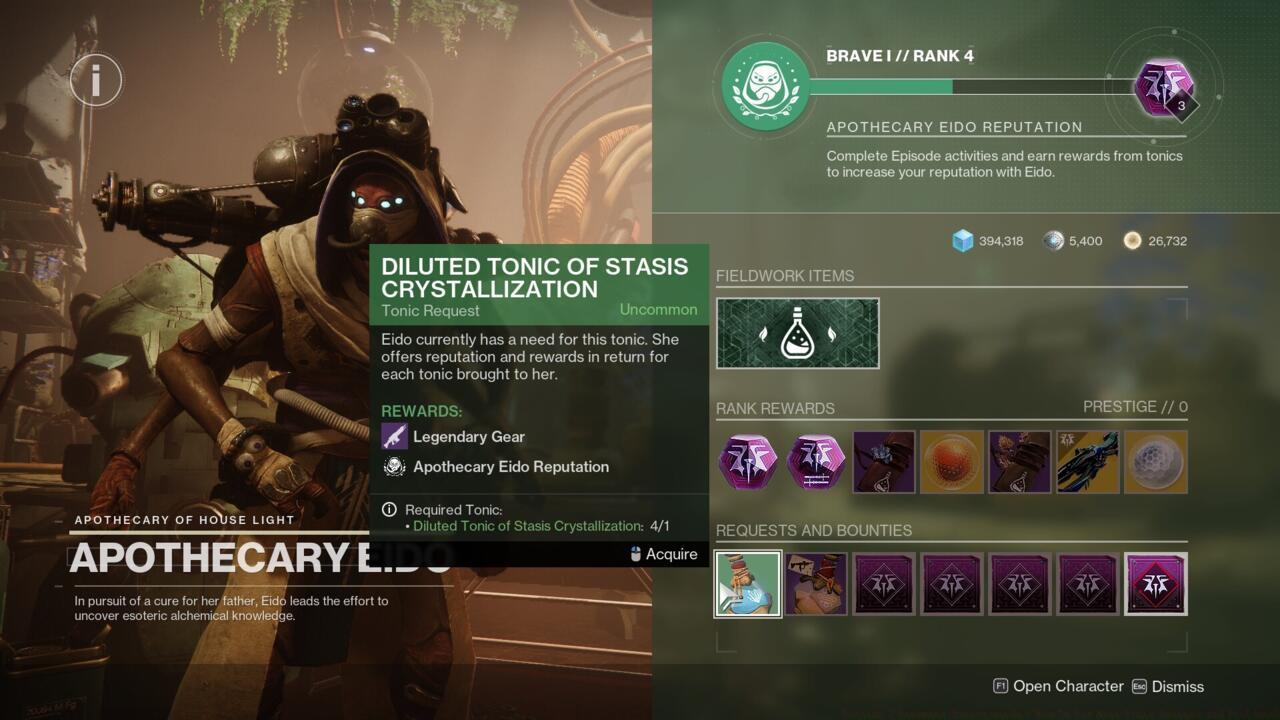Inspect the tonic pouch with blue flowers reward
Image resolution: width=1280 pixels, height=720 pixels.
(884, 462)
